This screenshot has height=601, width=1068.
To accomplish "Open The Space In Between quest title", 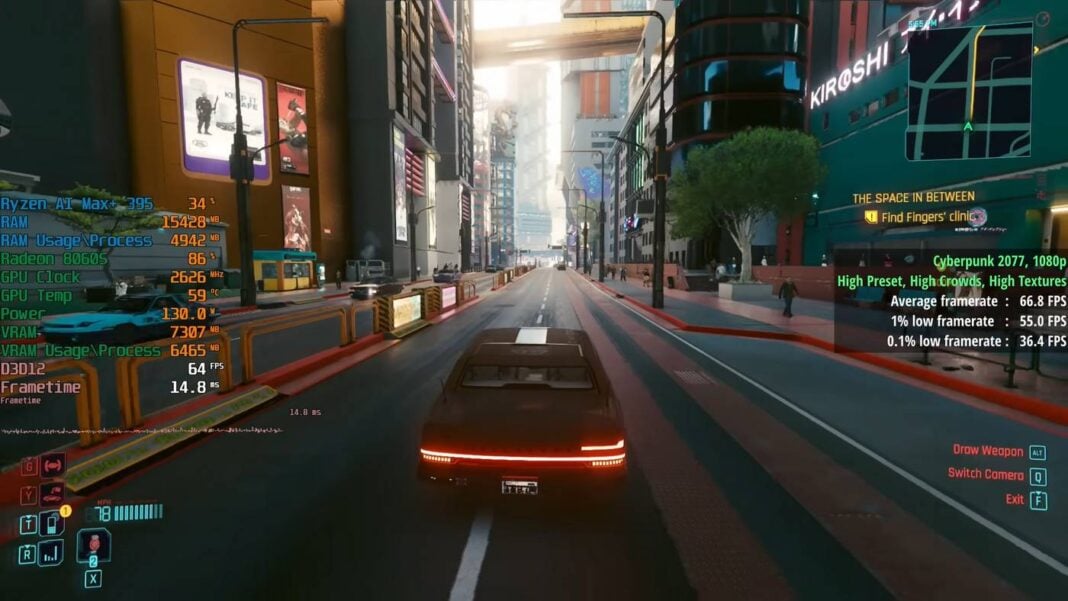I will tap(913, 198).
